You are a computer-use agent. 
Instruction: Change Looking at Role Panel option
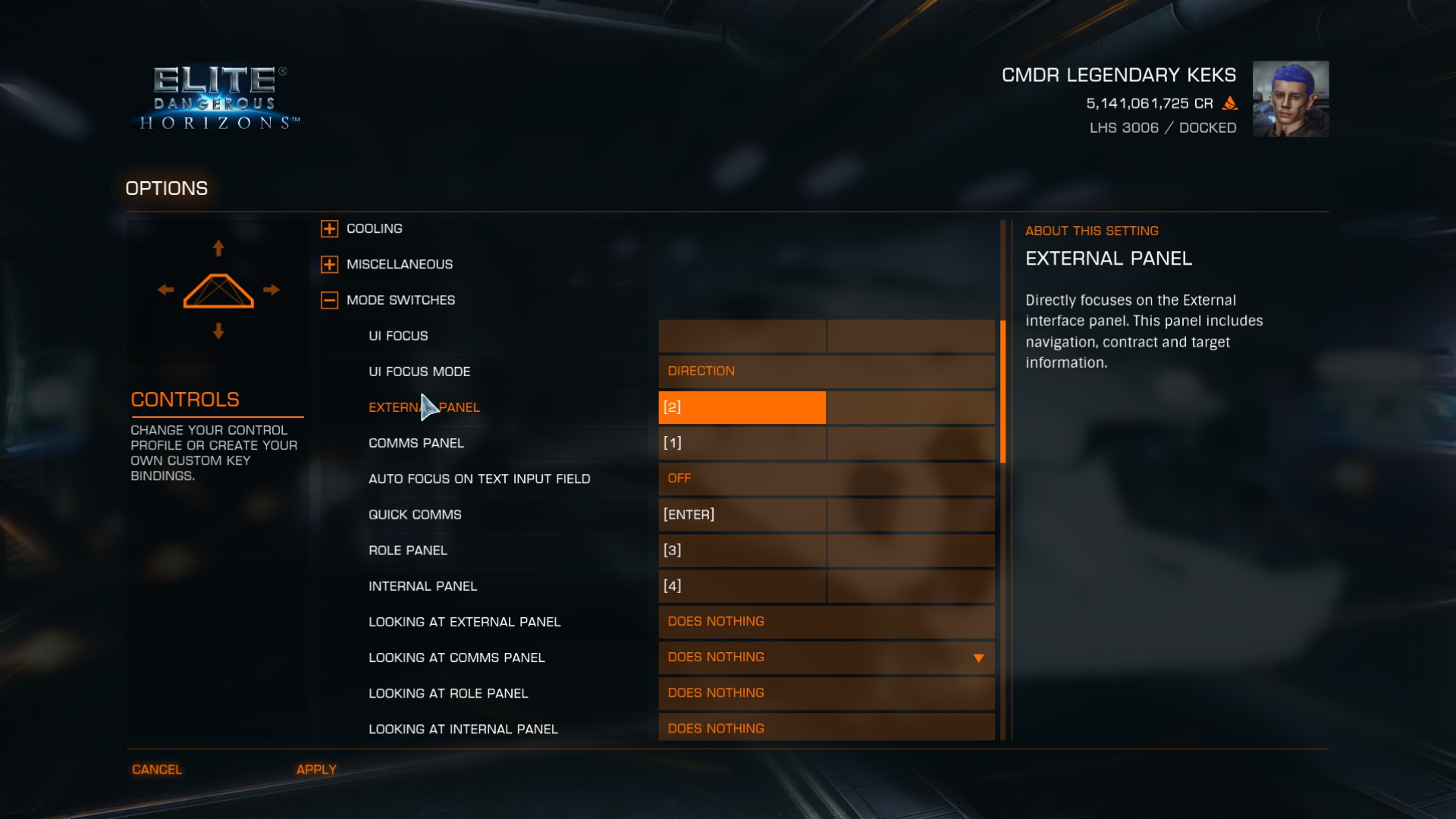[x=826, y=693]
